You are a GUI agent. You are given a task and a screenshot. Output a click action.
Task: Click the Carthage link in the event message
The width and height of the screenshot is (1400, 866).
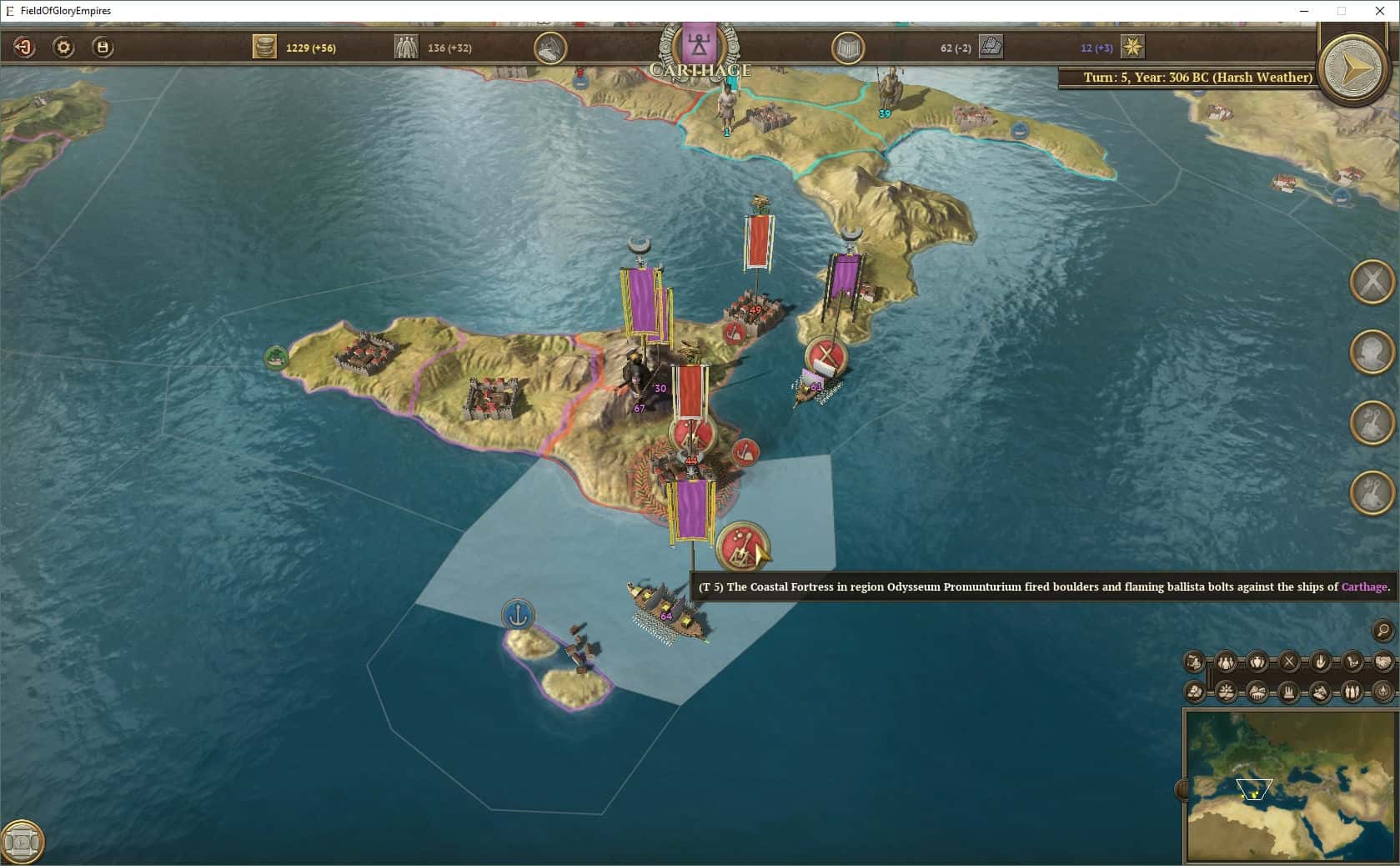(1364, 587)
